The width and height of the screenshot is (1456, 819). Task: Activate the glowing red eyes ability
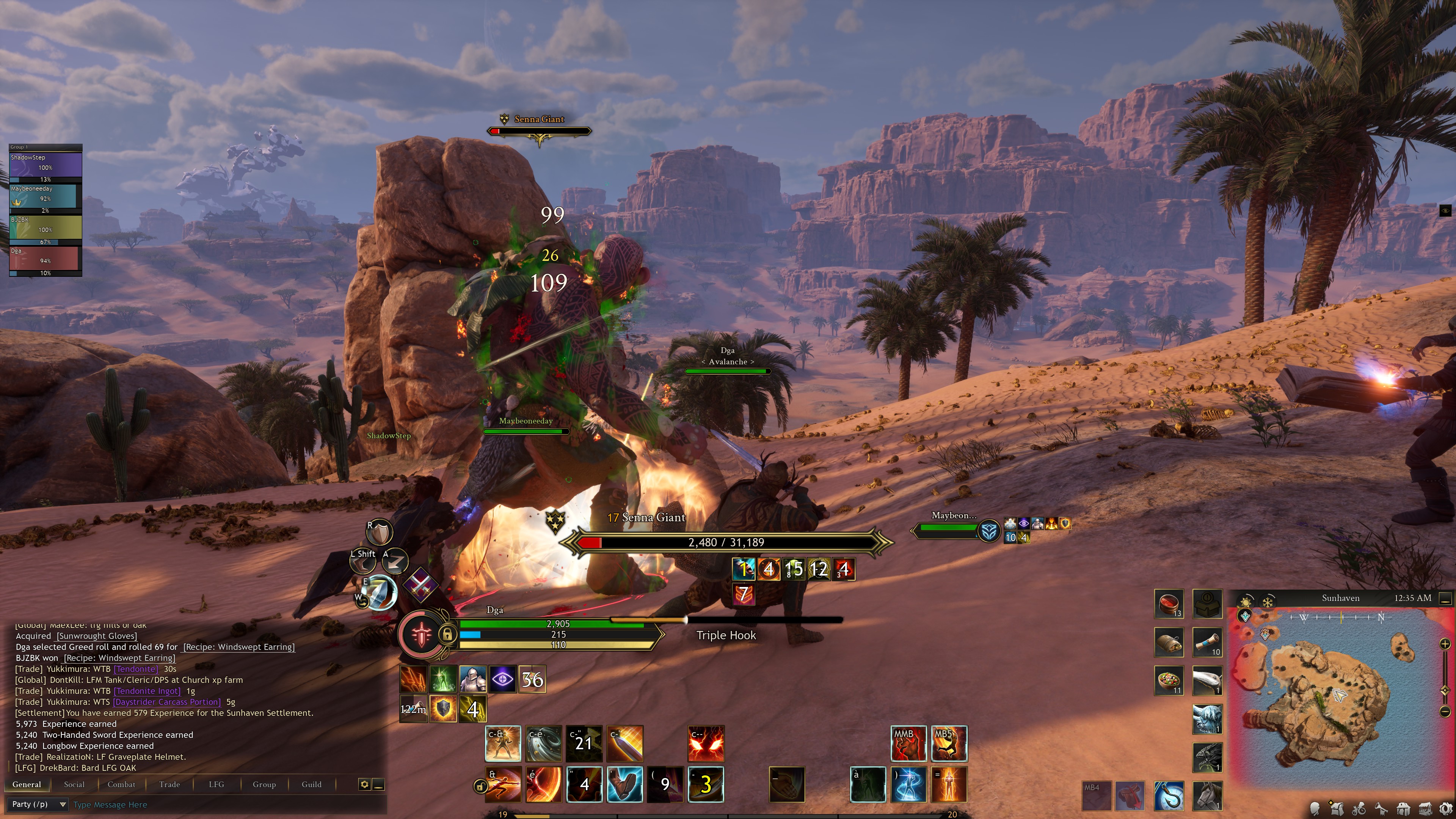pos(705,744)
